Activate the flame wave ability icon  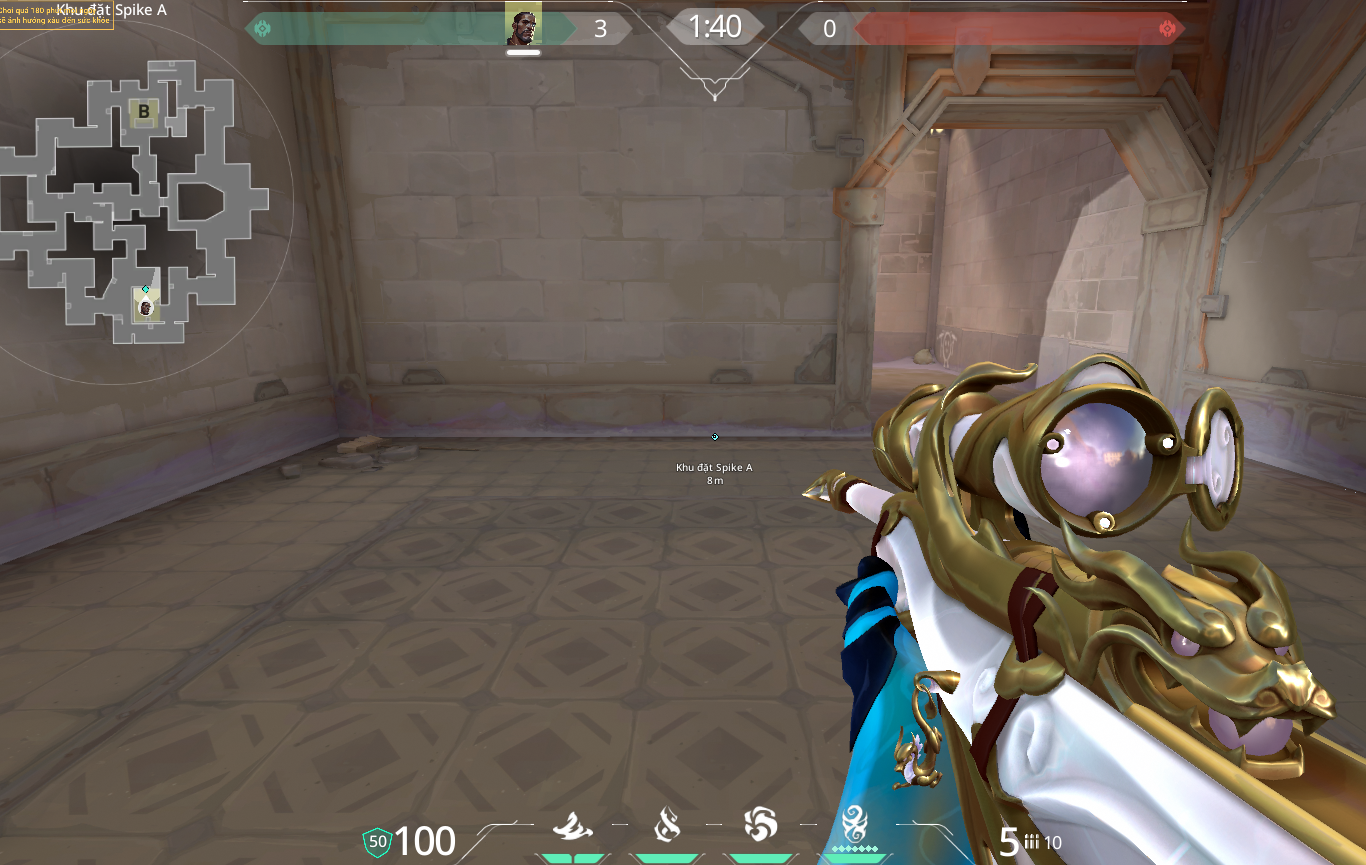tap(571, 826)
